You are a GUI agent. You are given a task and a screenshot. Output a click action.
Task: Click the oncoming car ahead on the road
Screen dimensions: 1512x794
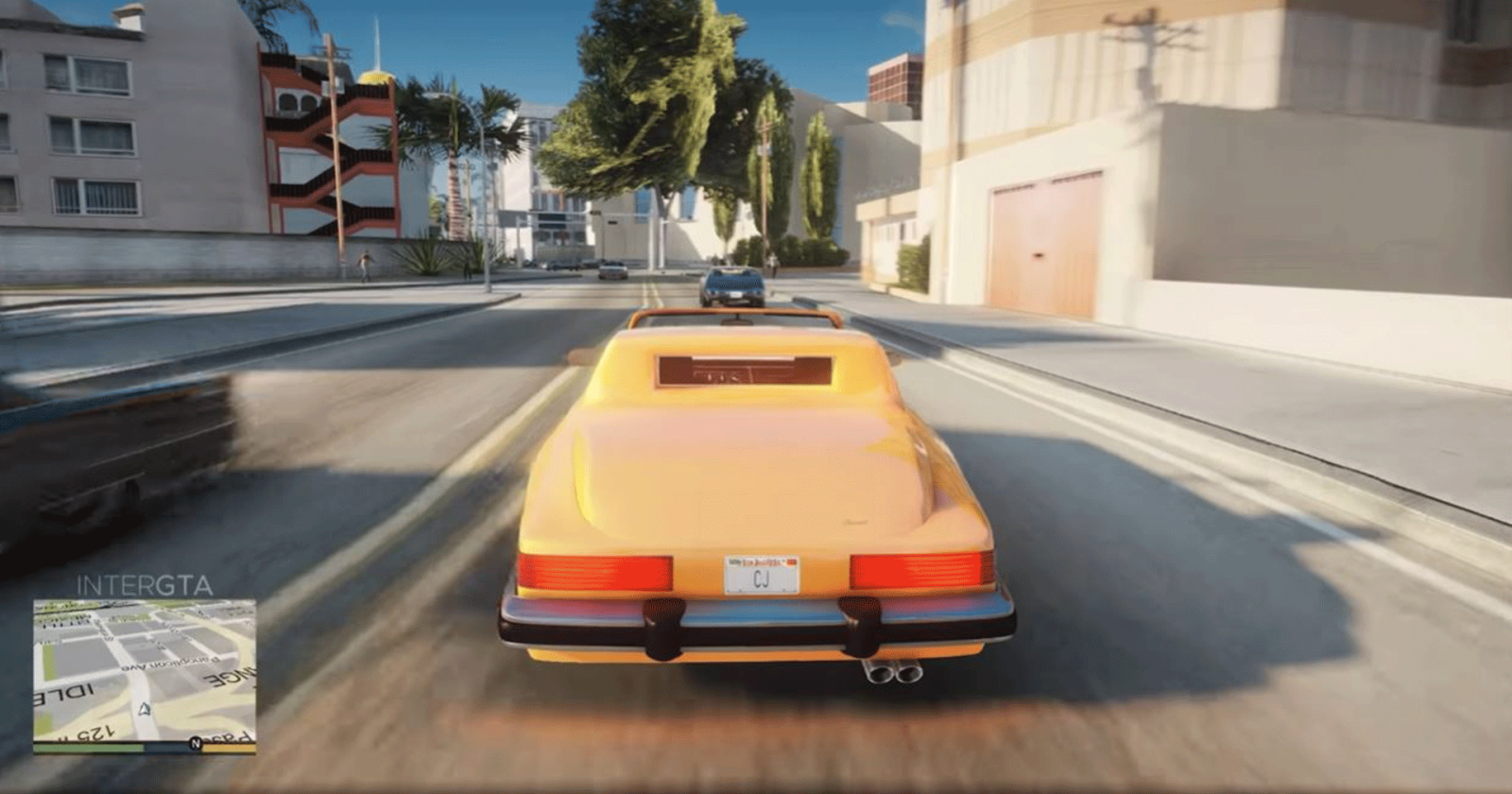pos(735,284)
